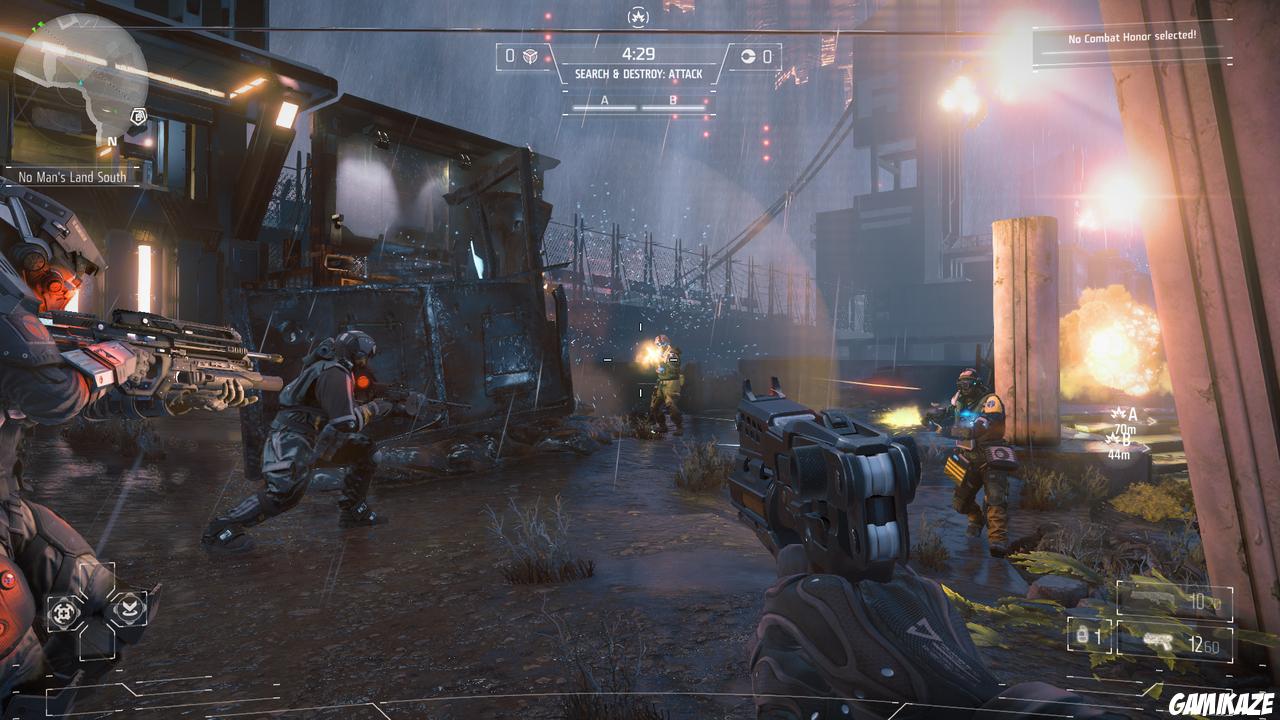1280x720 pixels.
Task: Activate the OWL shield ability icon
Action: (131, 610)
